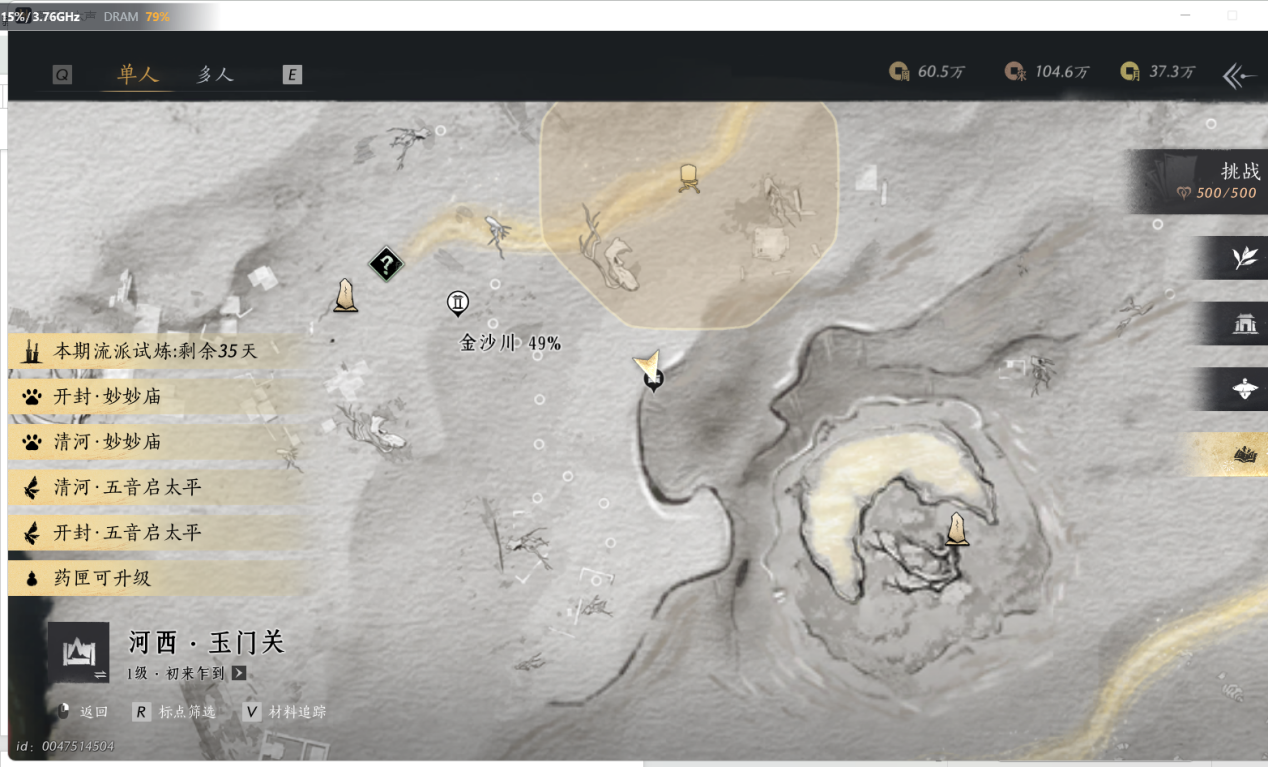Select the bird-shaped side icon

(1244, 389)
